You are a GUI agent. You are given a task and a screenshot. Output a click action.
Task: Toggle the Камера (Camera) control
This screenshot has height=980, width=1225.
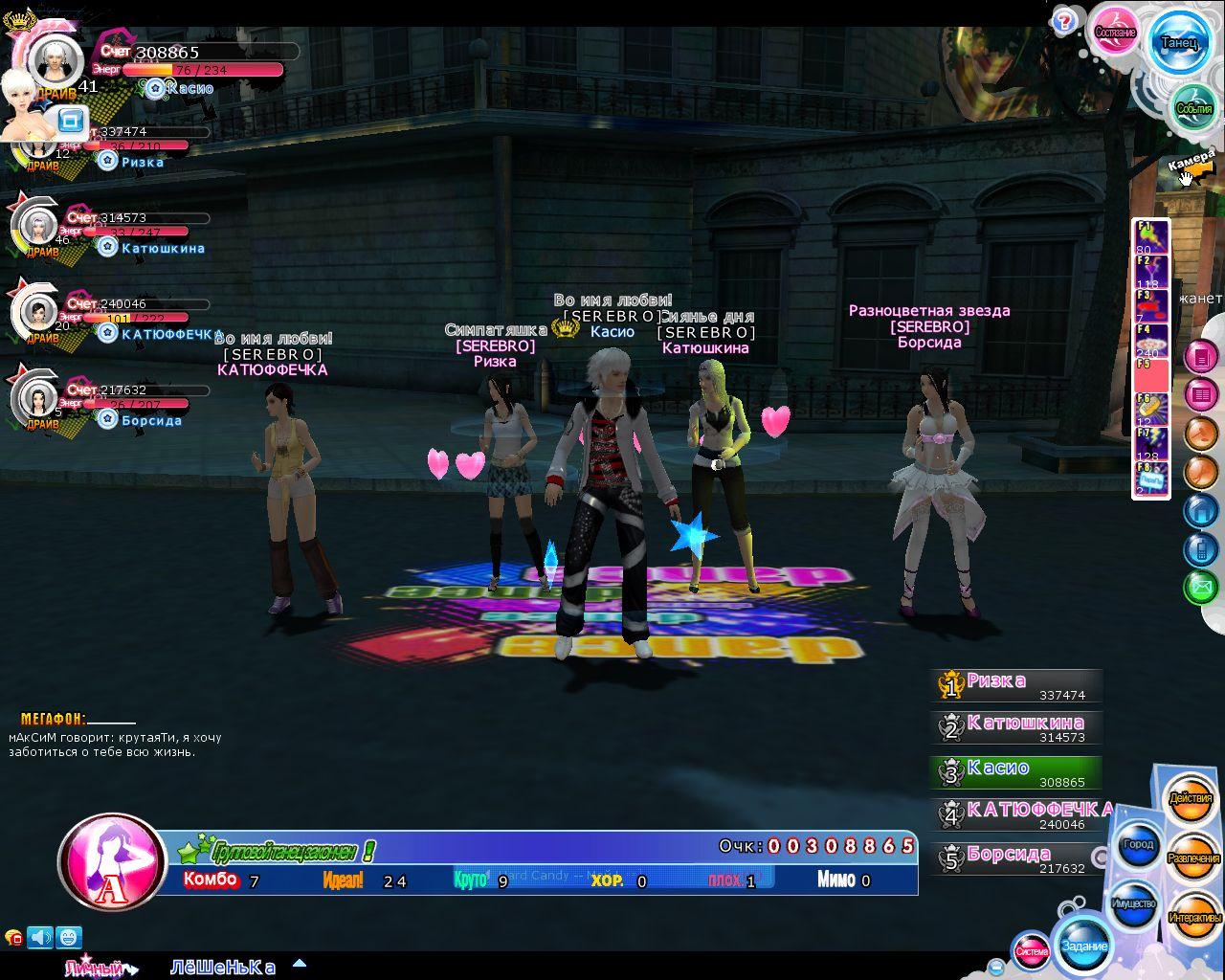(1191, 164)
